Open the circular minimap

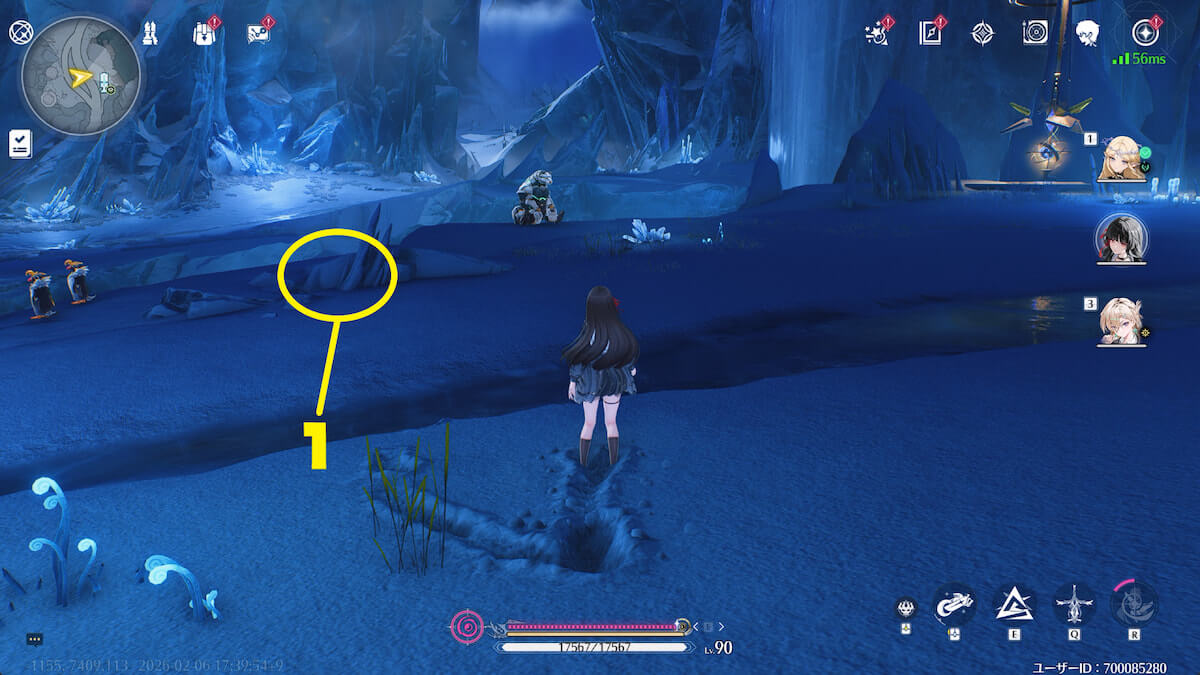tap(80, 76)
